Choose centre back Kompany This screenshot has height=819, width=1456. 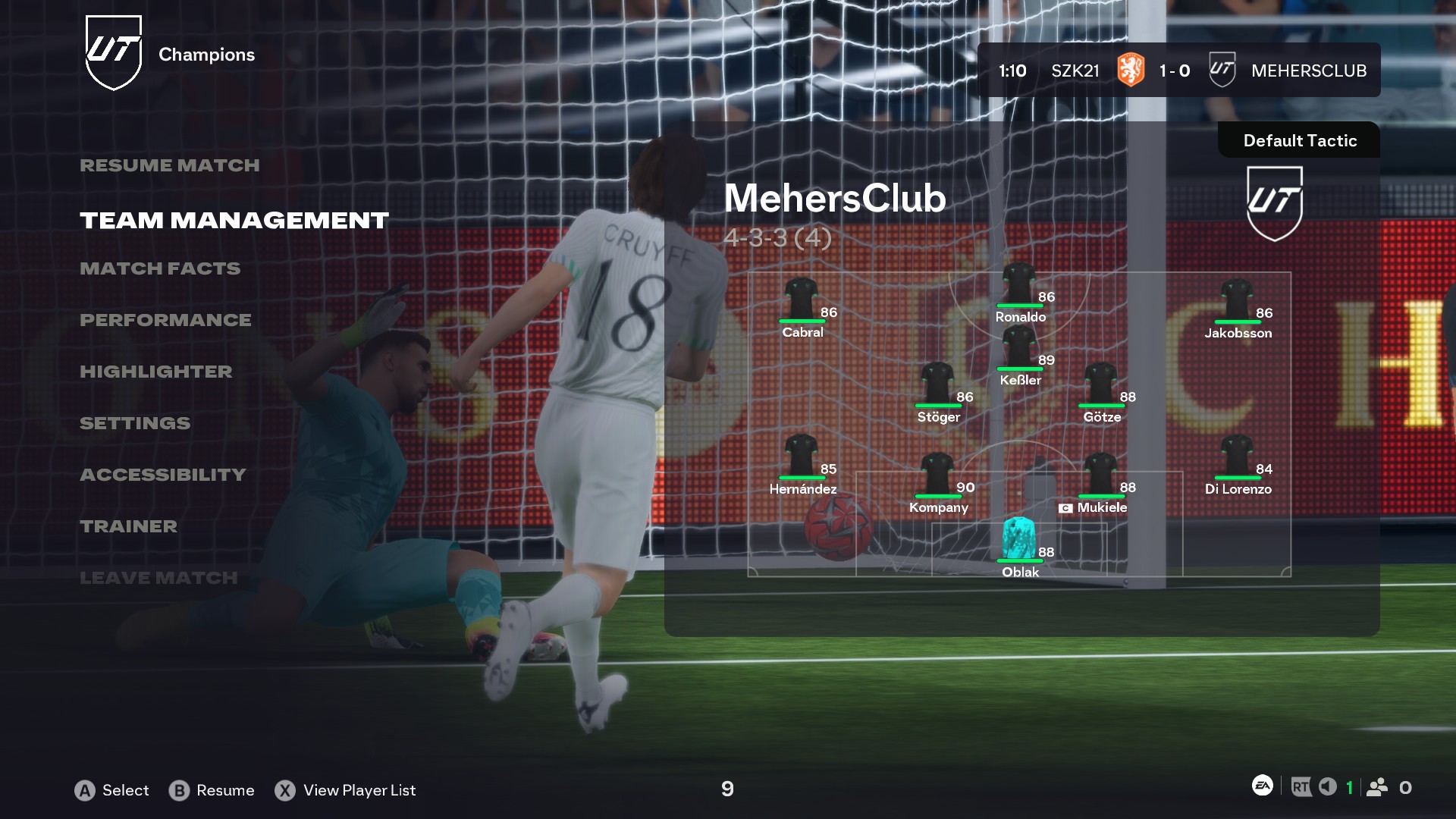(x=938, y=475)
